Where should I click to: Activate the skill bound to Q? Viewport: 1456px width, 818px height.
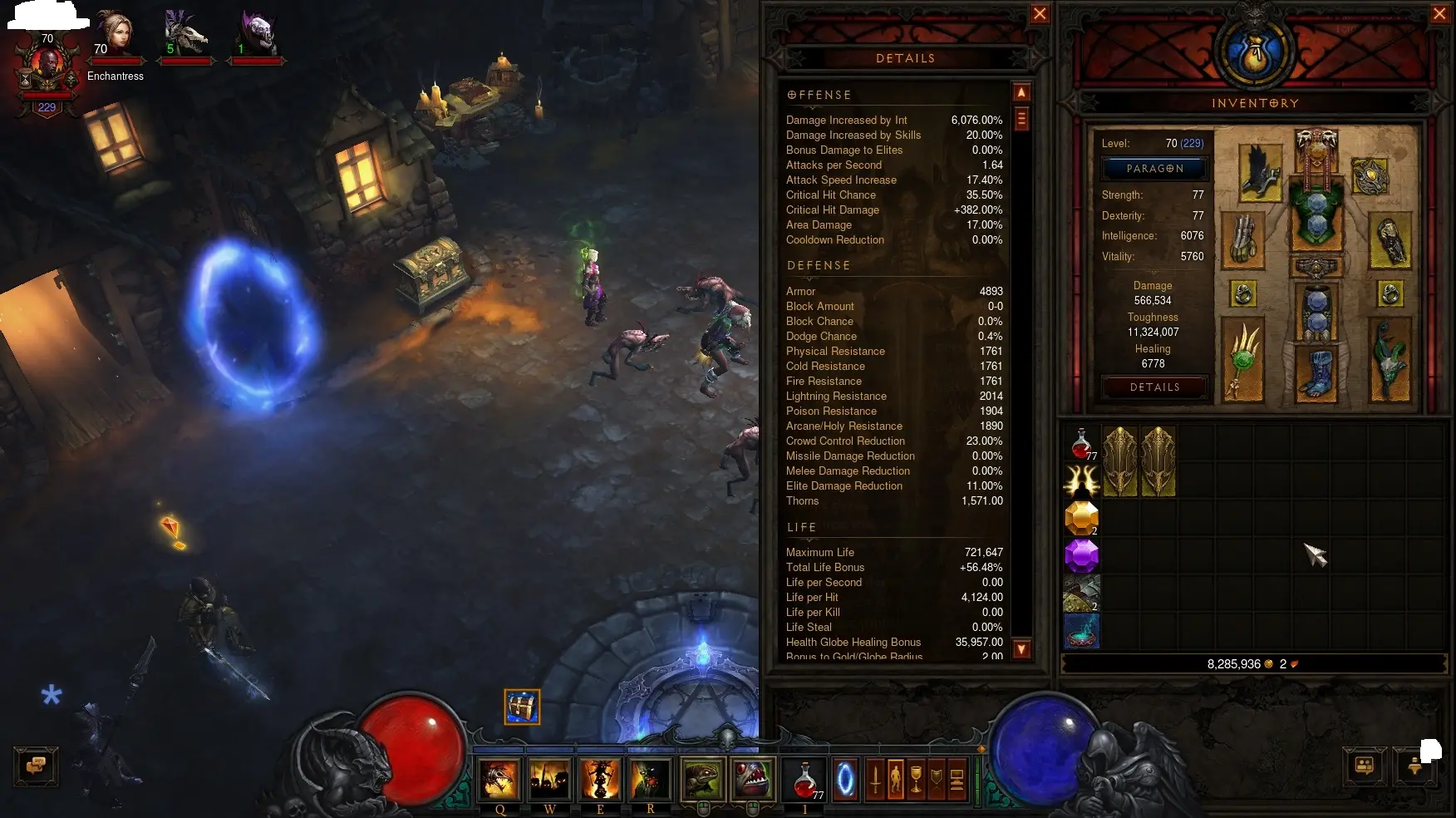coord(499,780)
